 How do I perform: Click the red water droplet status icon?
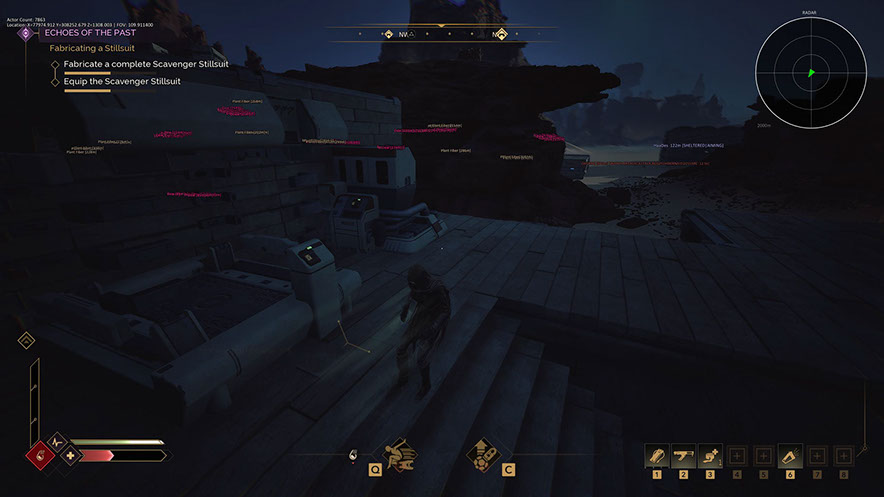42,456
